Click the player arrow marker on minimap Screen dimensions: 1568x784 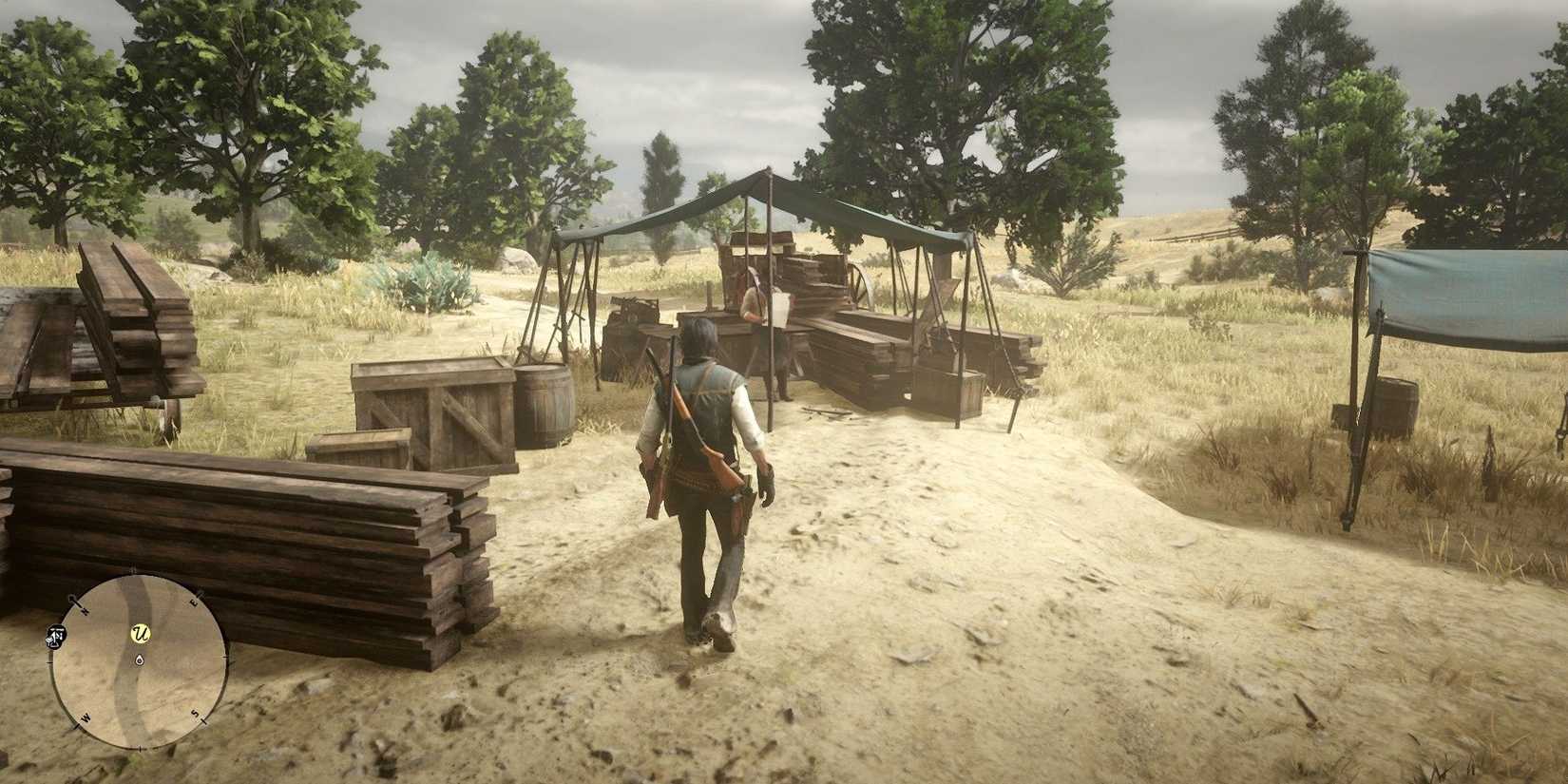coord(140,661)
